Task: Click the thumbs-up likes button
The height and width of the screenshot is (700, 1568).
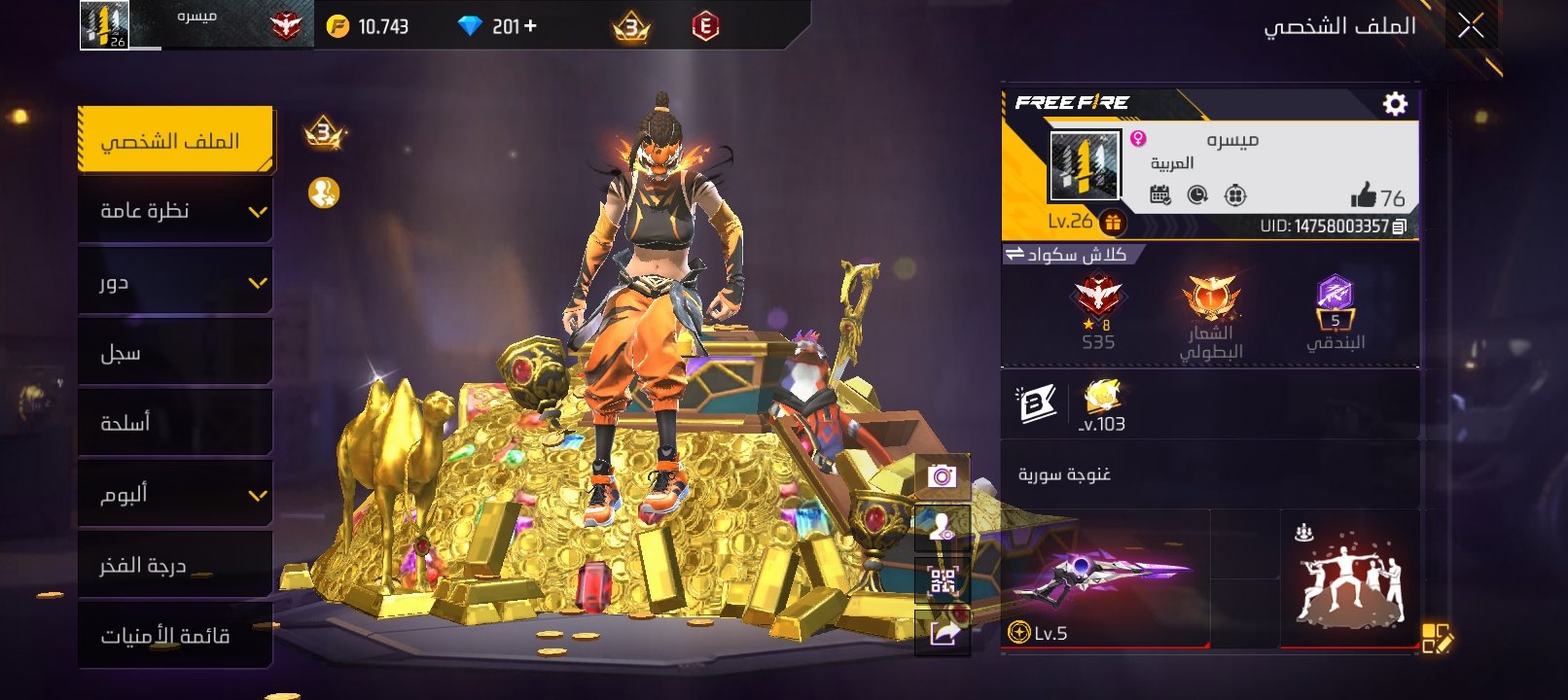Action: 1364,196
